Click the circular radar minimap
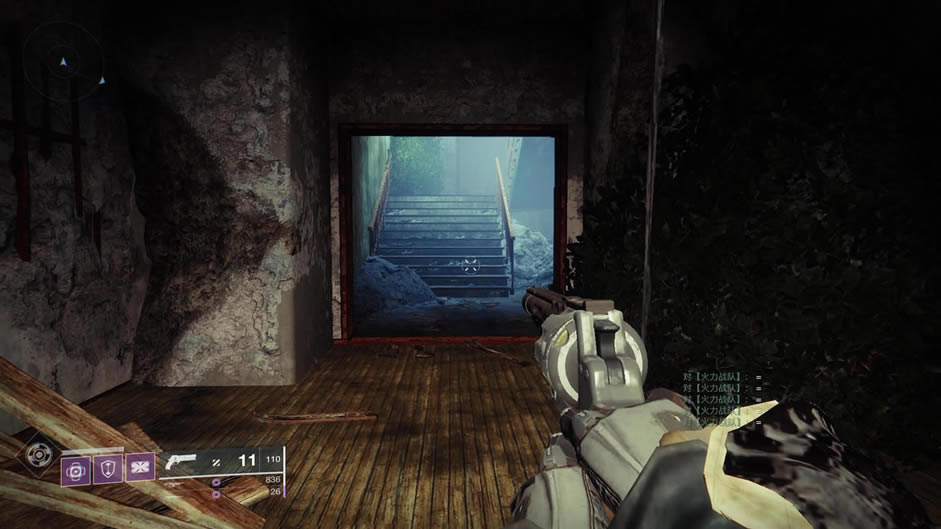The width and height of the screenshot is (941, 529). (62, 62)
